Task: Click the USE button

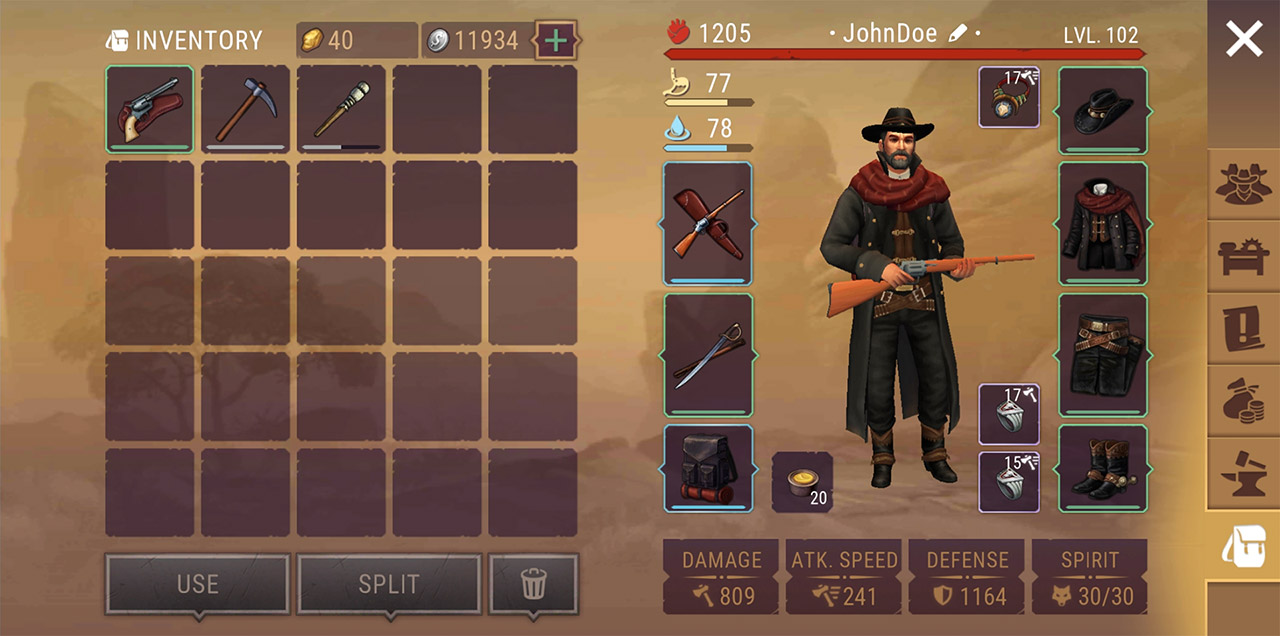Action: (x=197, y=584)
